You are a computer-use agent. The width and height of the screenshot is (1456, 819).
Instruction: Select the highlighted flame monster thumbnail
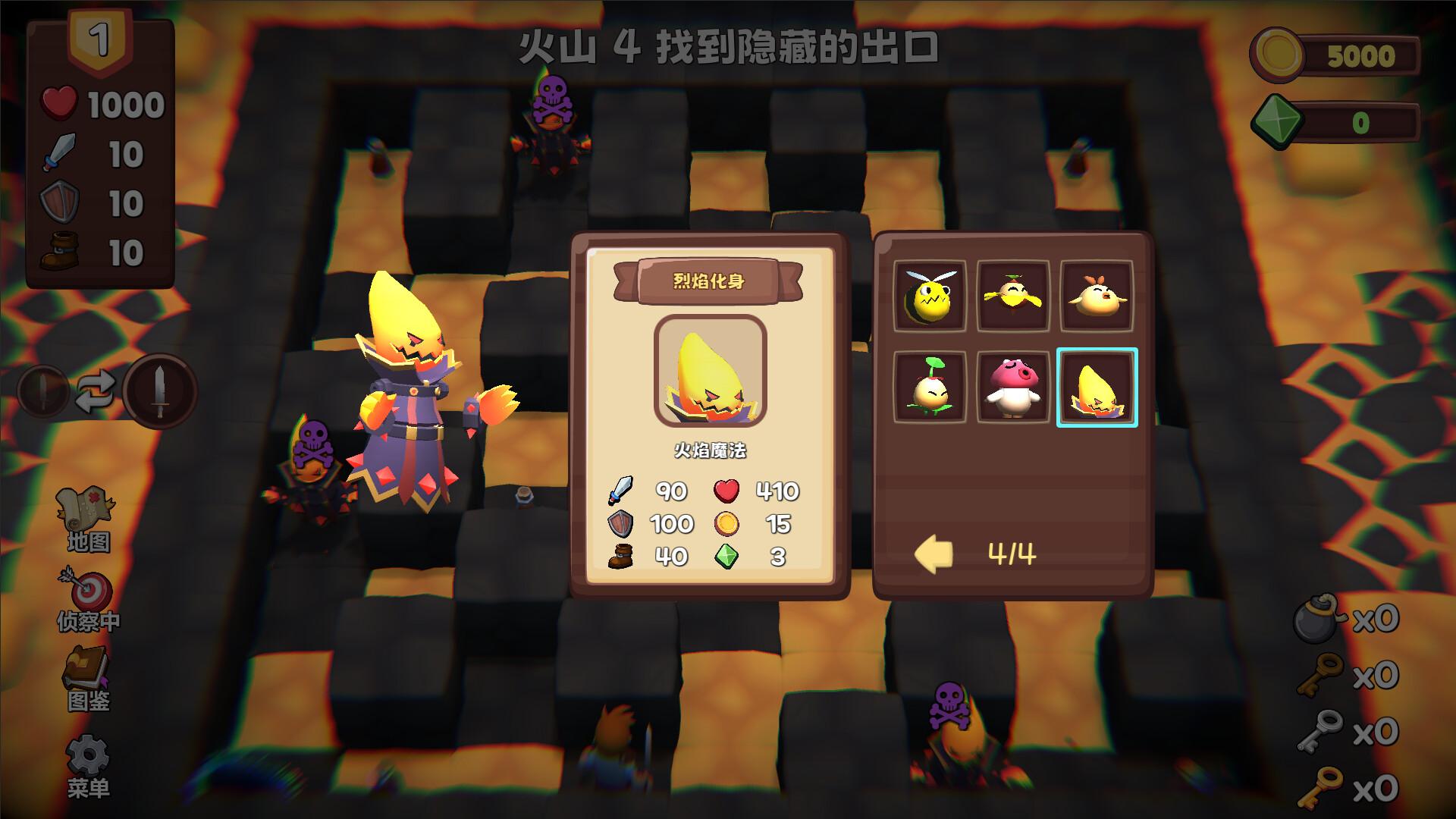[1097, 387]
